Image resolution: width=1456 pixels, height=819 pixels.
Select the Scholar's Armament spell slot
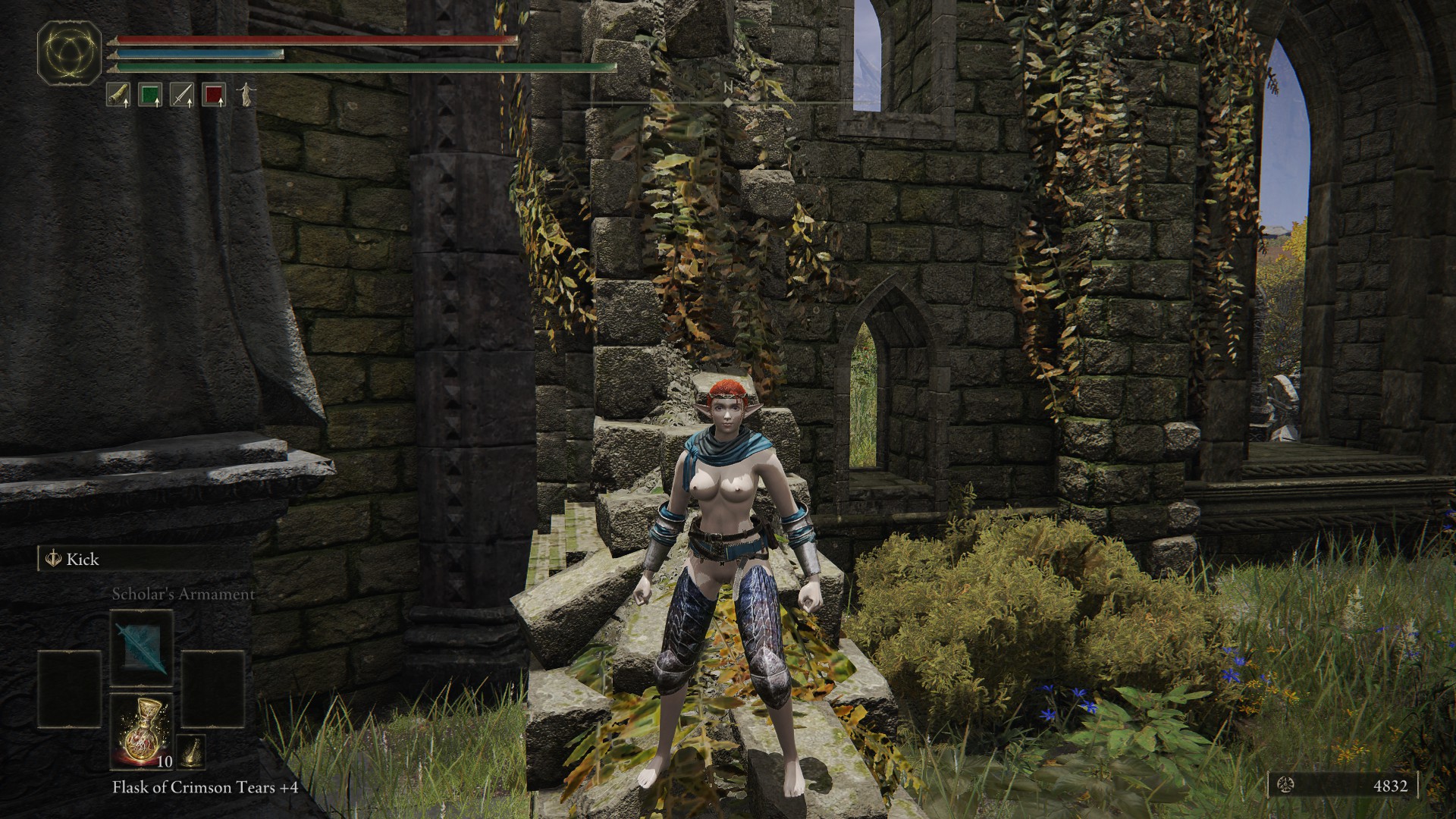click(x=142, y=648)
